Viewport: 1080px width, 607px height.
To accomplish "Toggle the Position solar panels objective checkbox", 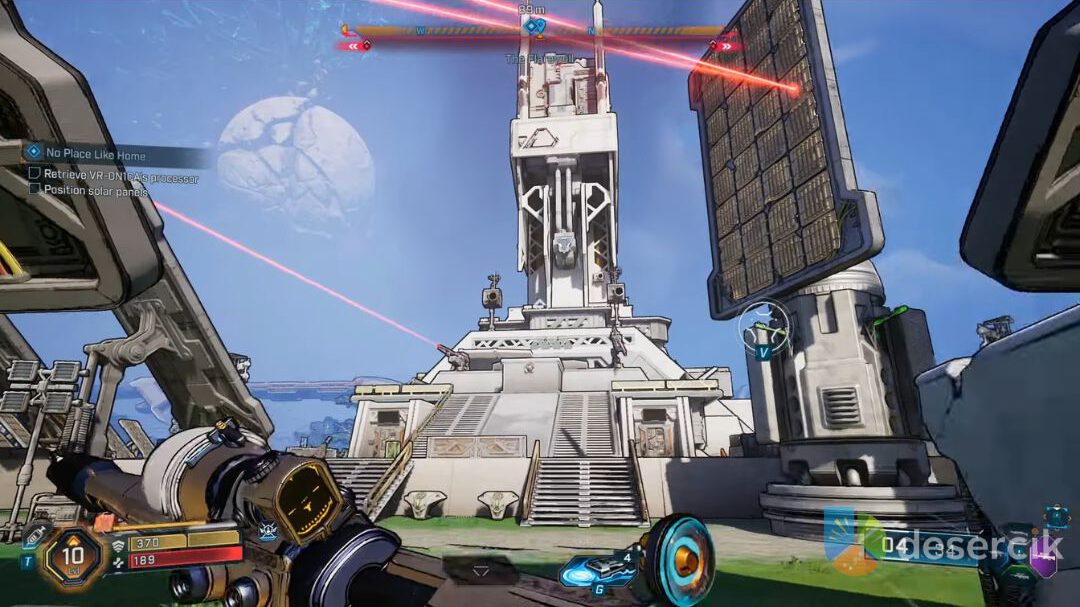I will point(34,189).
